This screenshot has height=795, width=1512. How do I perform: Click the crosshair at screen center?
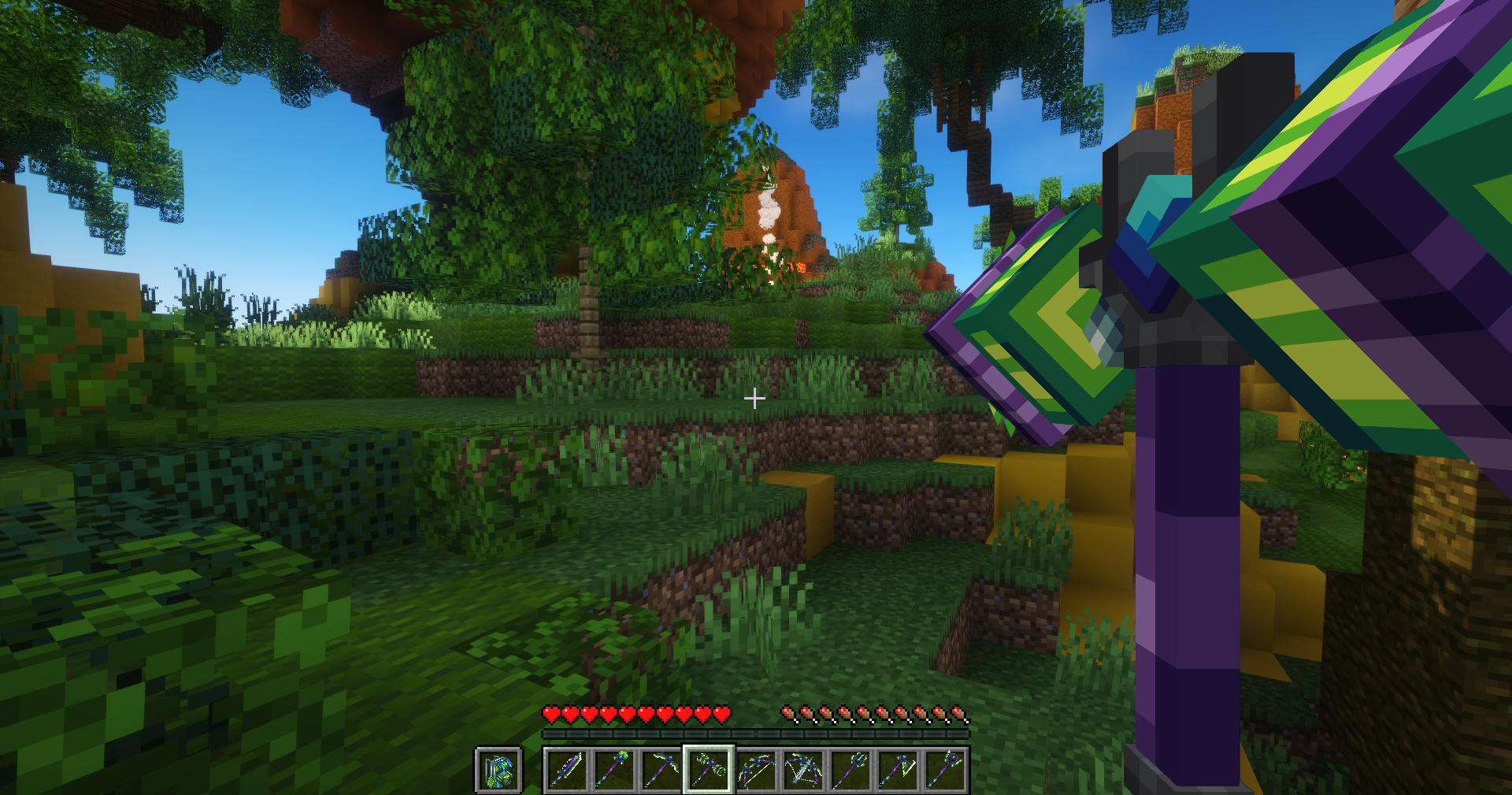click(x=754, y=398)
